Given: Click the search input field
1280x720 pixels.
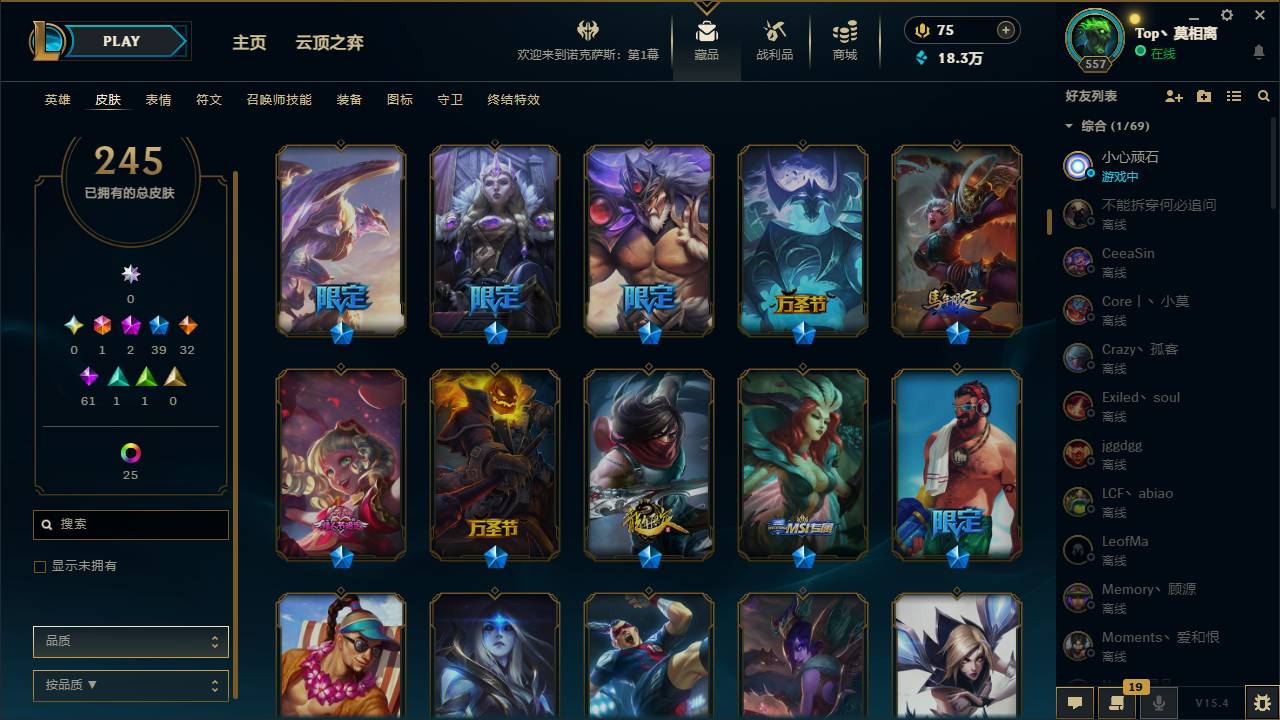Looking at the screenshot, I should (130, 524).
